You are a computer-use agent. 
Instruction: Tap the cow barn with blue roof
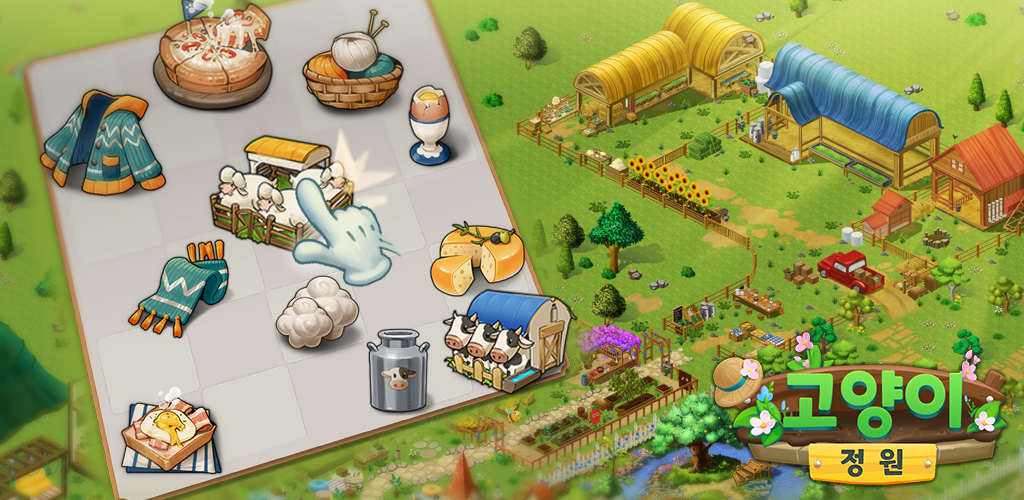tap(508, 337)
